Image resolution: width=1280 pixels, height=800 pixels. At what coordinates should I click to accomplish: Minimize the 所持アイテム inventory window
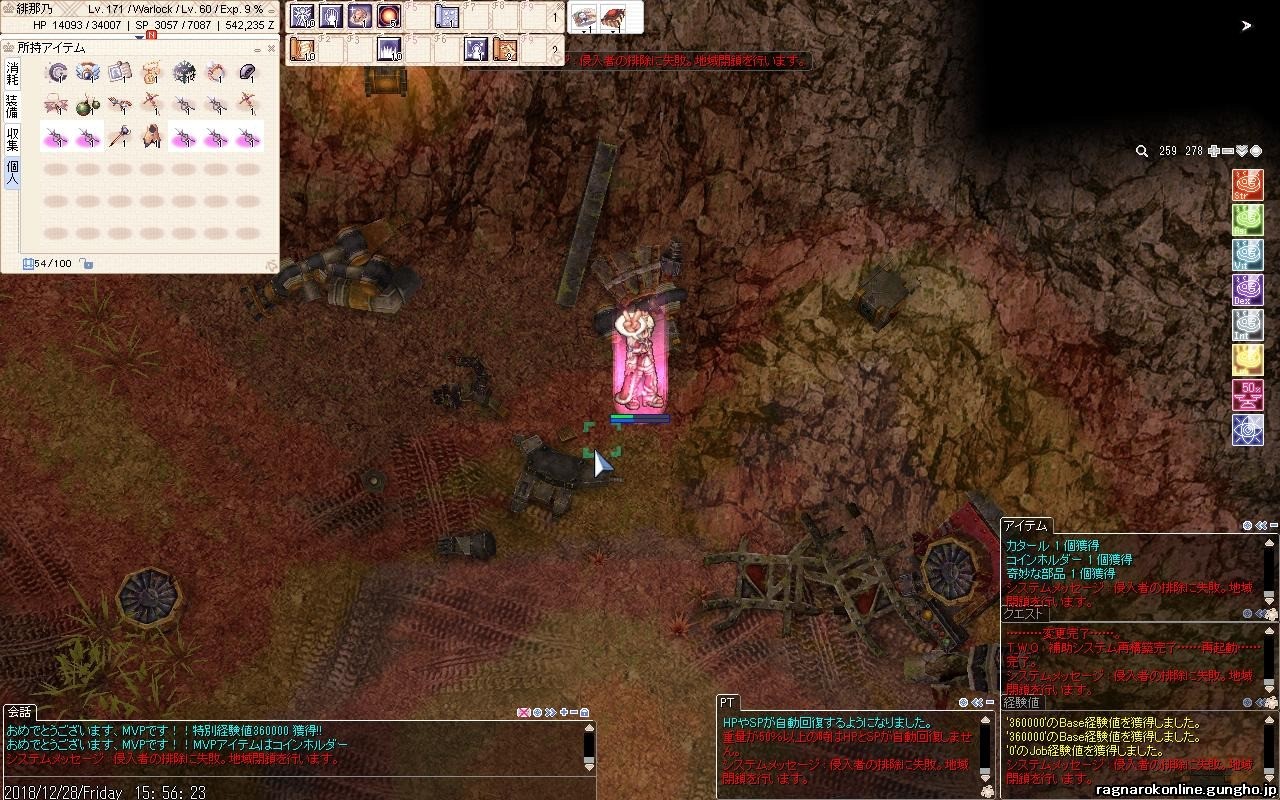(x=257, y=48)
